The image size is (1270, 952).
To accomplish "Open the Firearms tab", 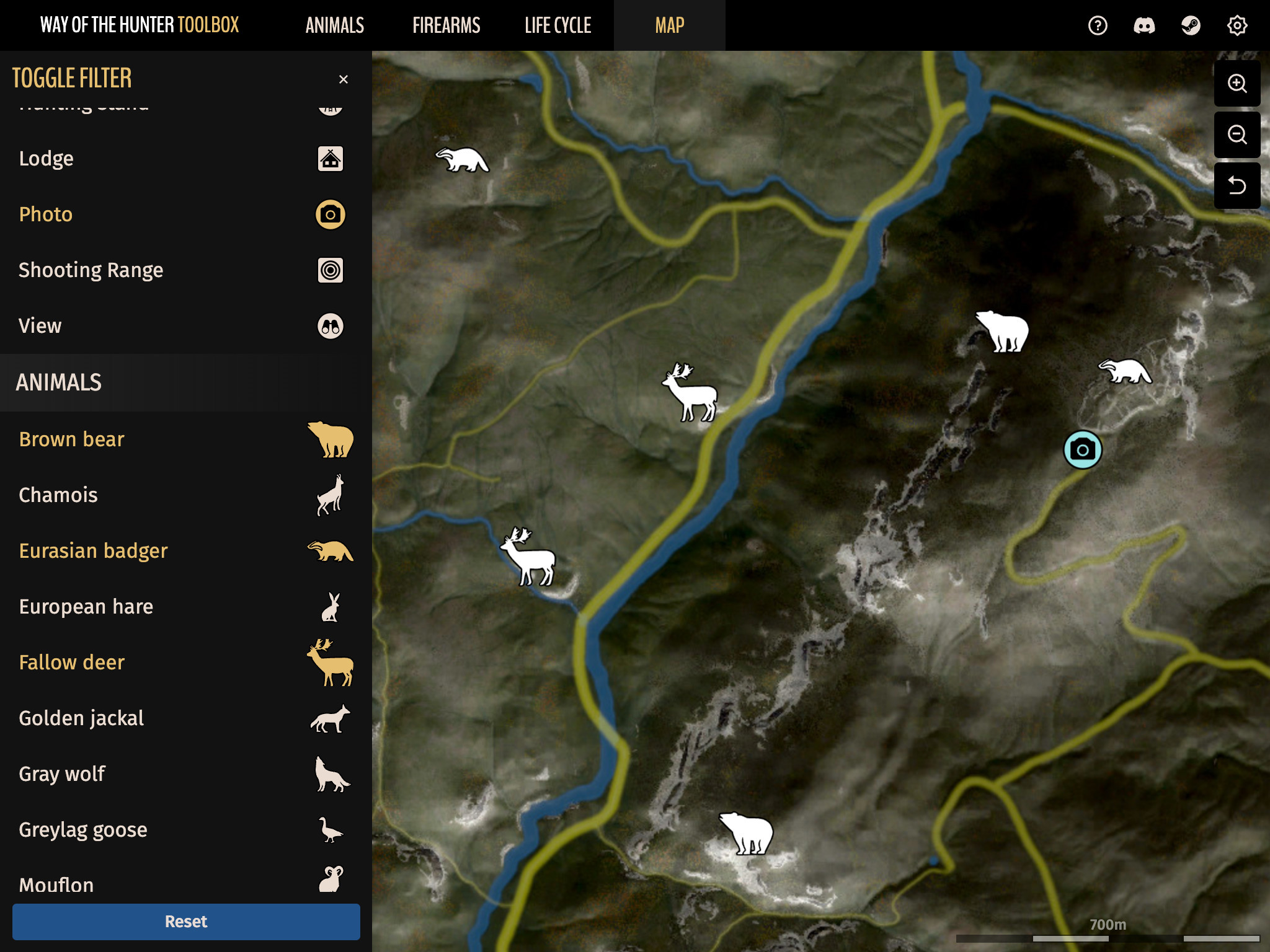I will point(446,25).
